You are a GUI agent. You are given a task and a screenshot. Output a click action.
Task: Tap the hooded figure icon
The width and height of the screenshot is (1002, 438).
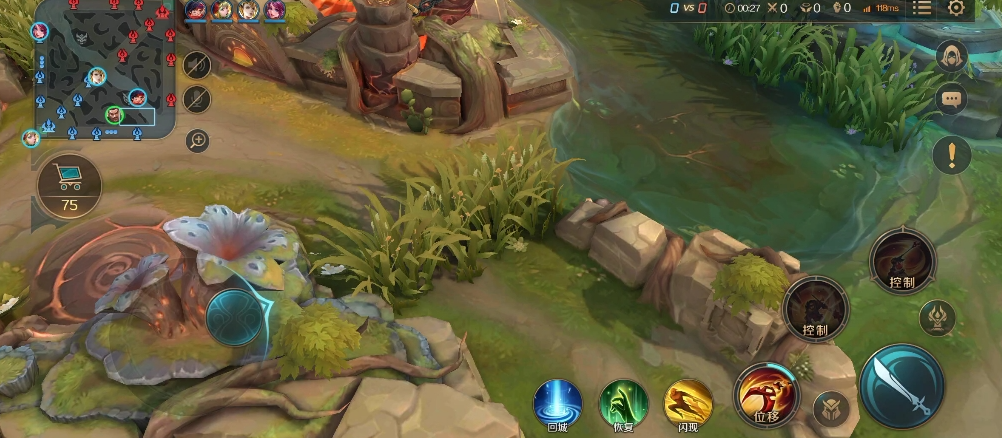(951, 57)
